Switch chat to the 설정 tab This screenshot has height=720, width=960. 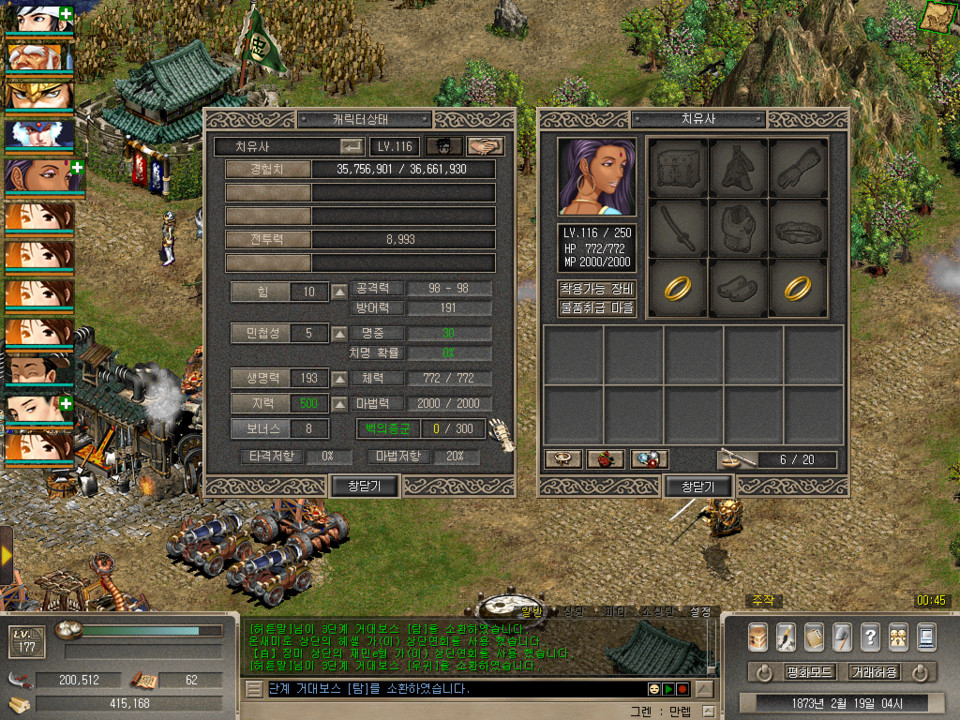pyautogui.click(x=701, y=610)
